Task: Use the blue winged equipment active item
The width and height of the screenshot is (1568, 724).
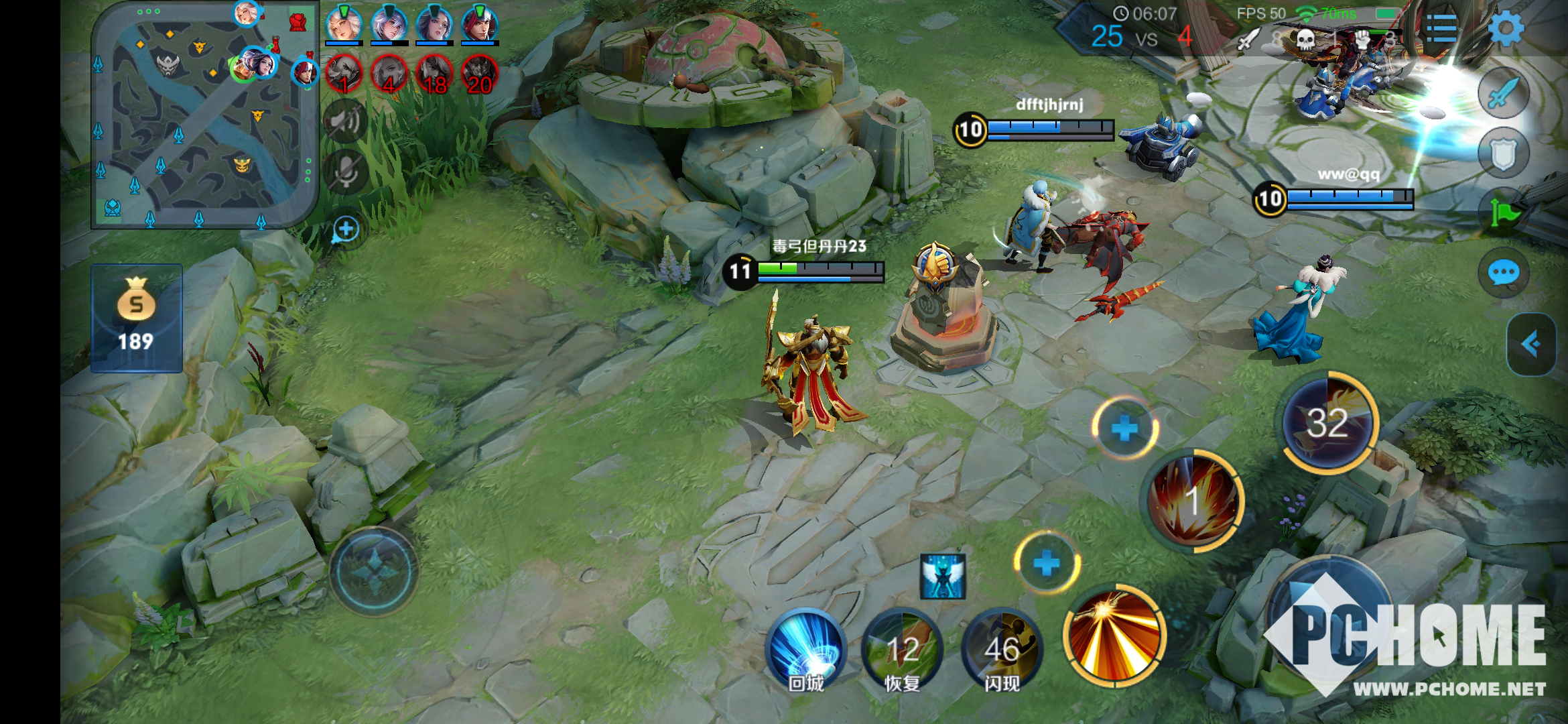Action: pyautogui.click(x=943, y=576)
